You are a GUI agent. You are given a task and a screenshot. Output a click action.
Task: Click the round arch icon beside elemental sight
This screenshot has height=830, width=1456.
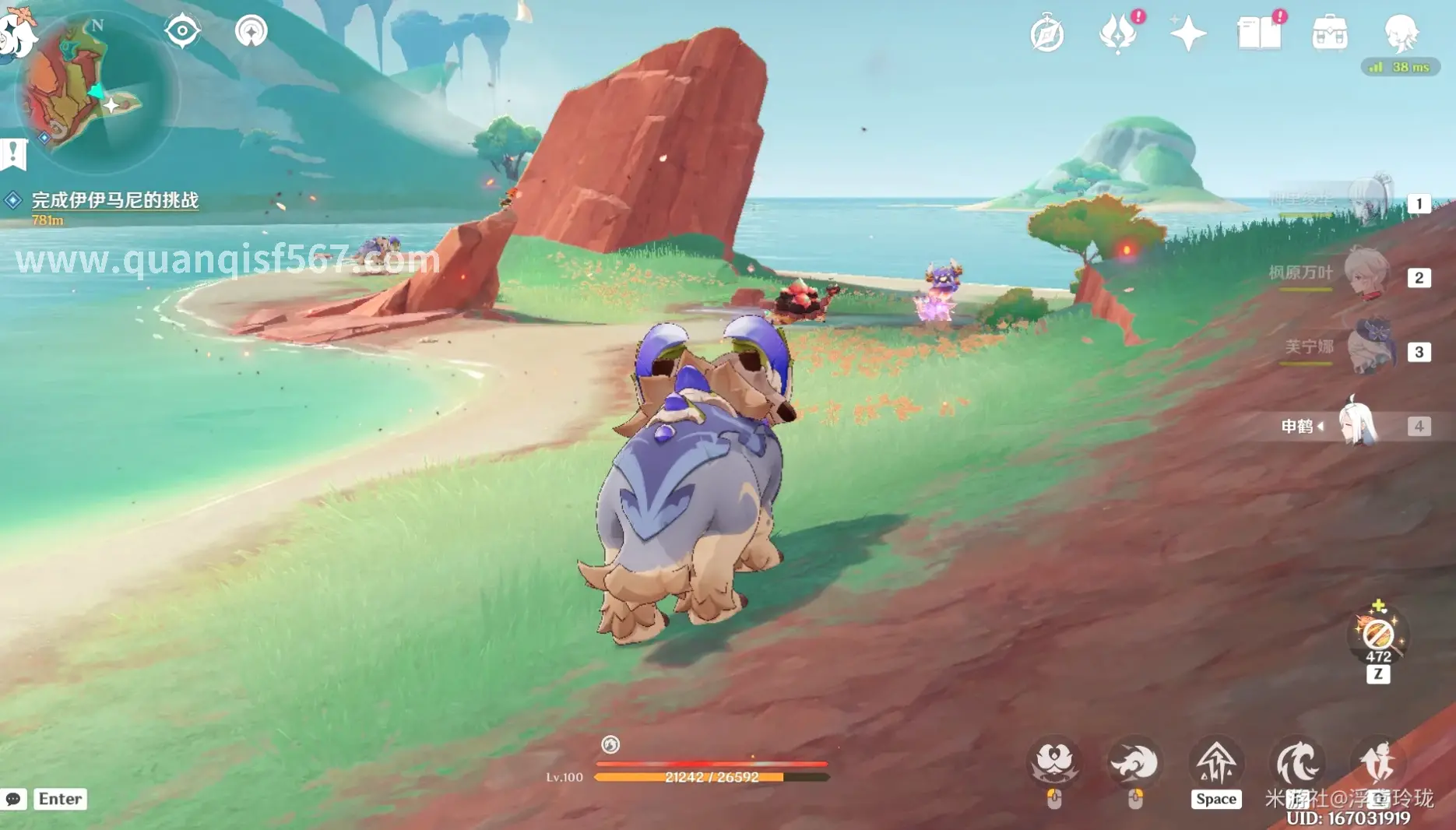251,31
